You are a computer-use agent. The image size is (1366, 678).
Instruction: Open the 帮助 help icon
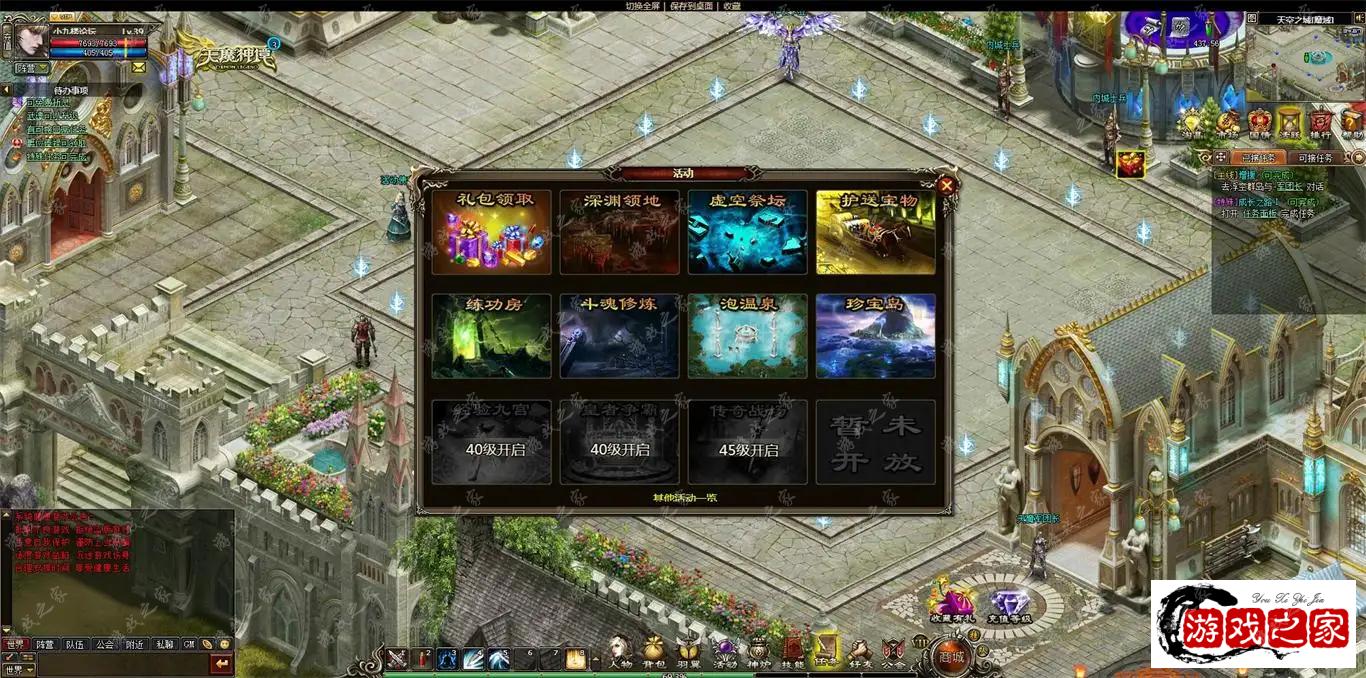click(x=1352, y=124)
